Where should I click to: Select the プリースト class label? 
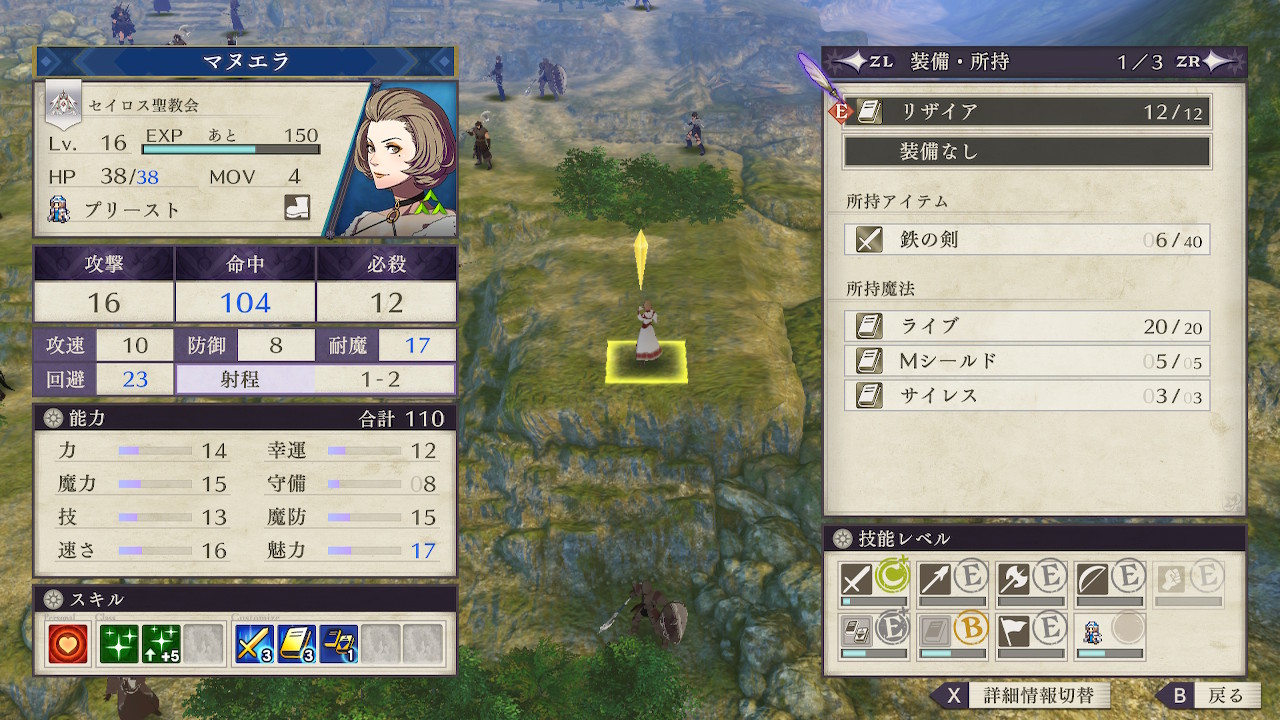(132, 209)
